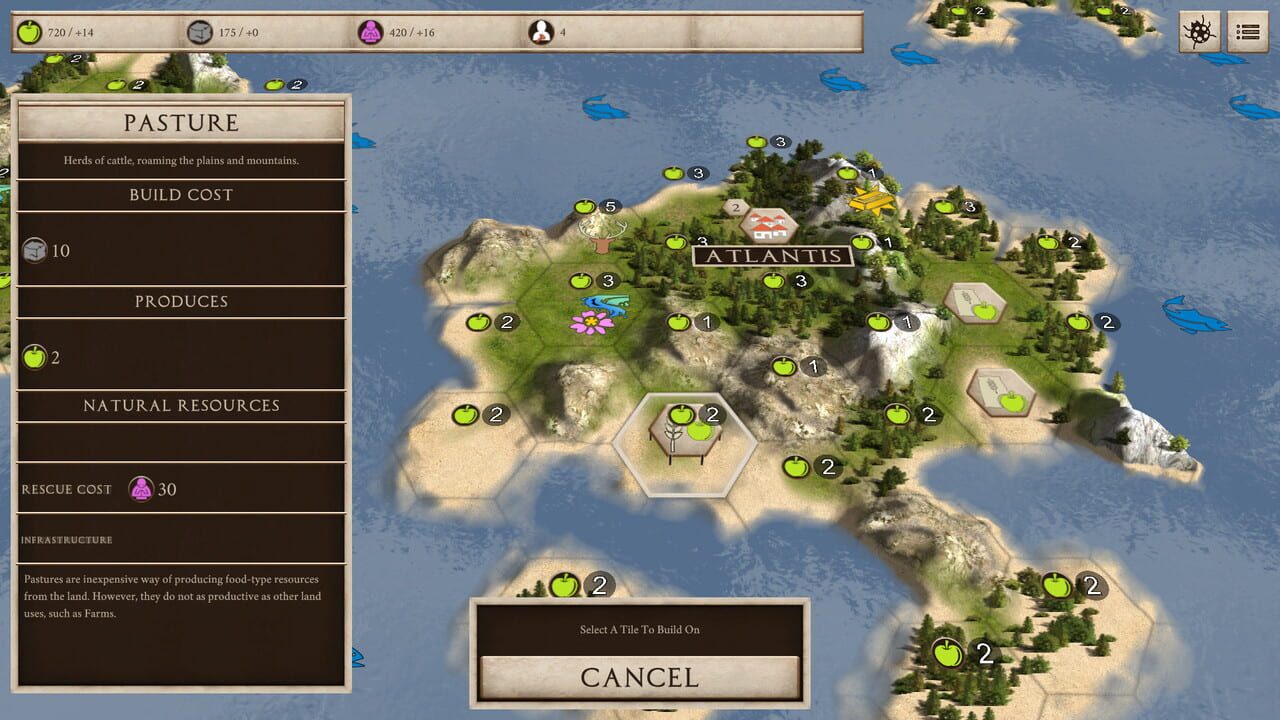Screen dimensions: 1280x720
Task: Click the citizen count icon in the top bar
Action: pos(541,30)
